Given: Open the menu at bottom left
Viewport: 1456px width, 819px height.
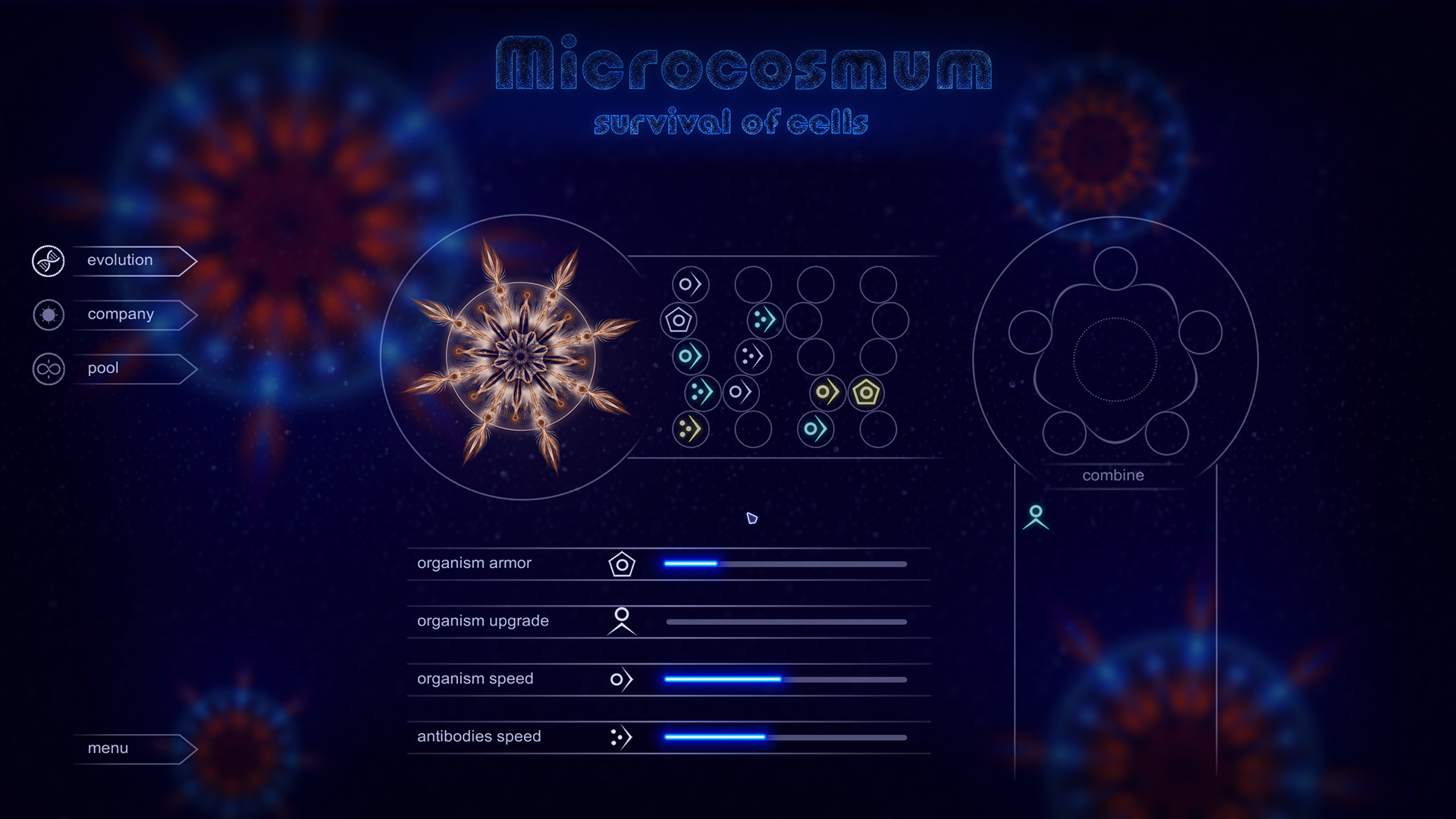Looking at the screenshot, I should [x=106, y=748].
